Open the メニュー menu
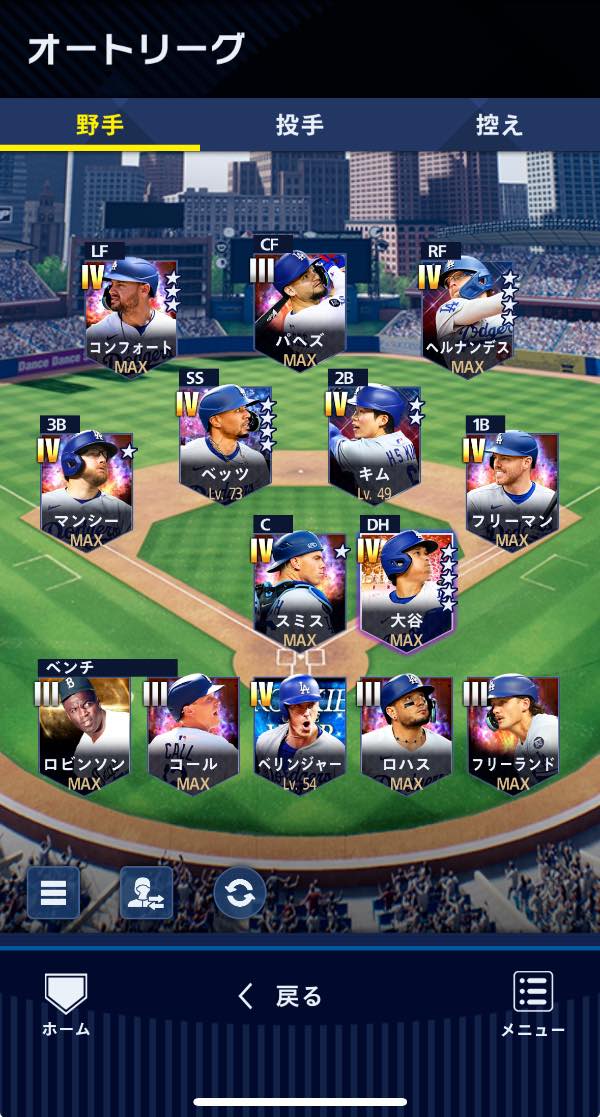The width and height of the screenshot is (600, 1117). tap(532, 1003)
